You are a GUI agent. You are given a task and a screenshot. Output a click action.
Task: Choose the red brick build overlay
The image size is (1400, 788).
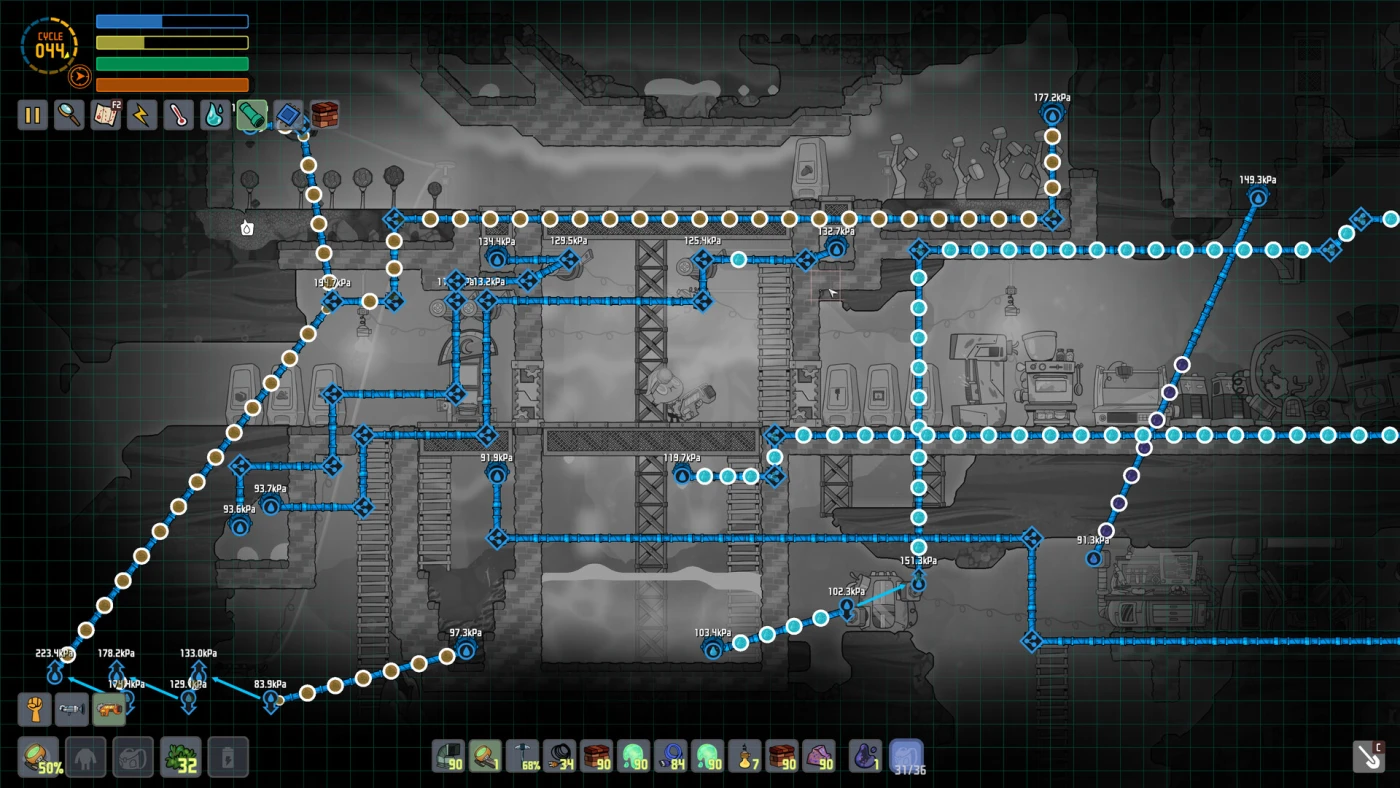324,115
